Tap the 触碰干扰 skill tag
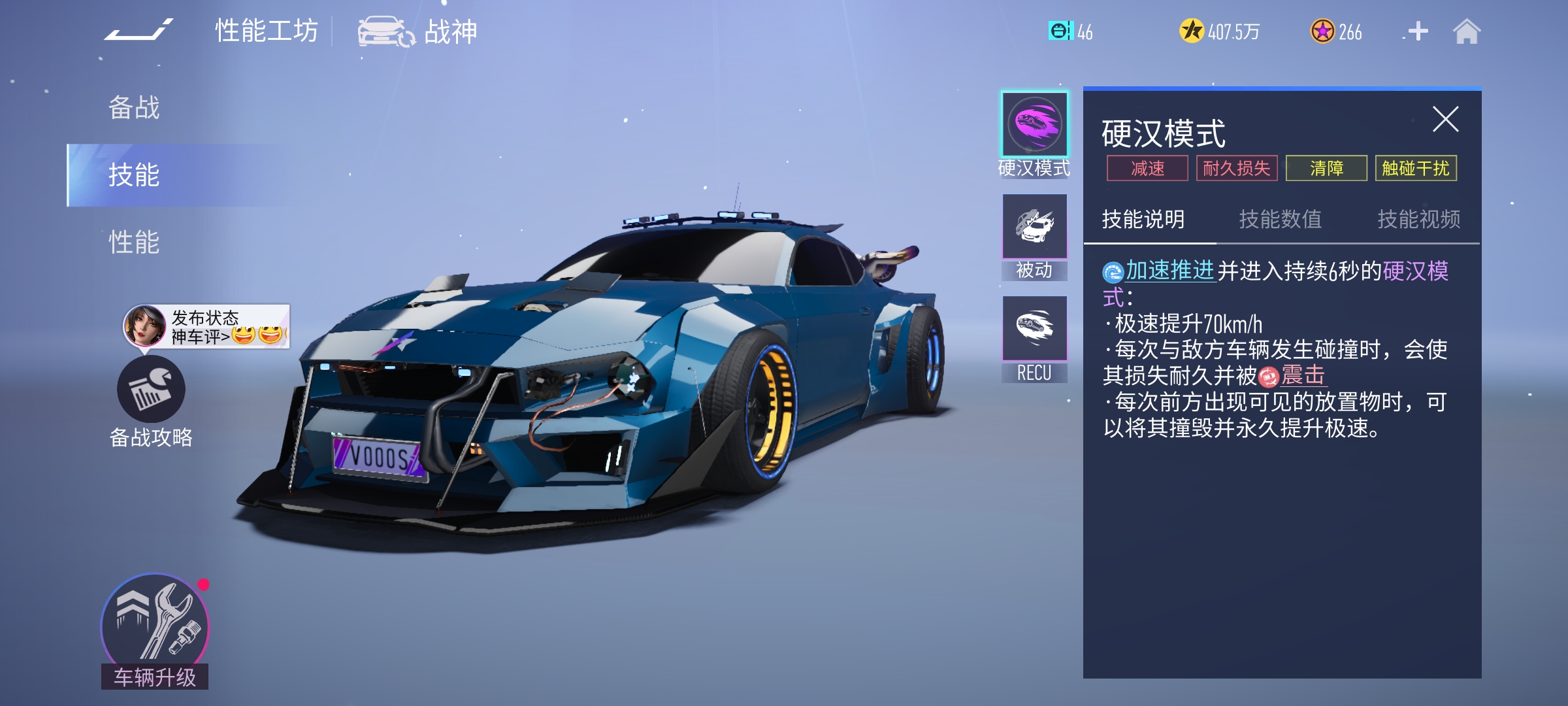1568x706 pixels. pos(1415,169)
